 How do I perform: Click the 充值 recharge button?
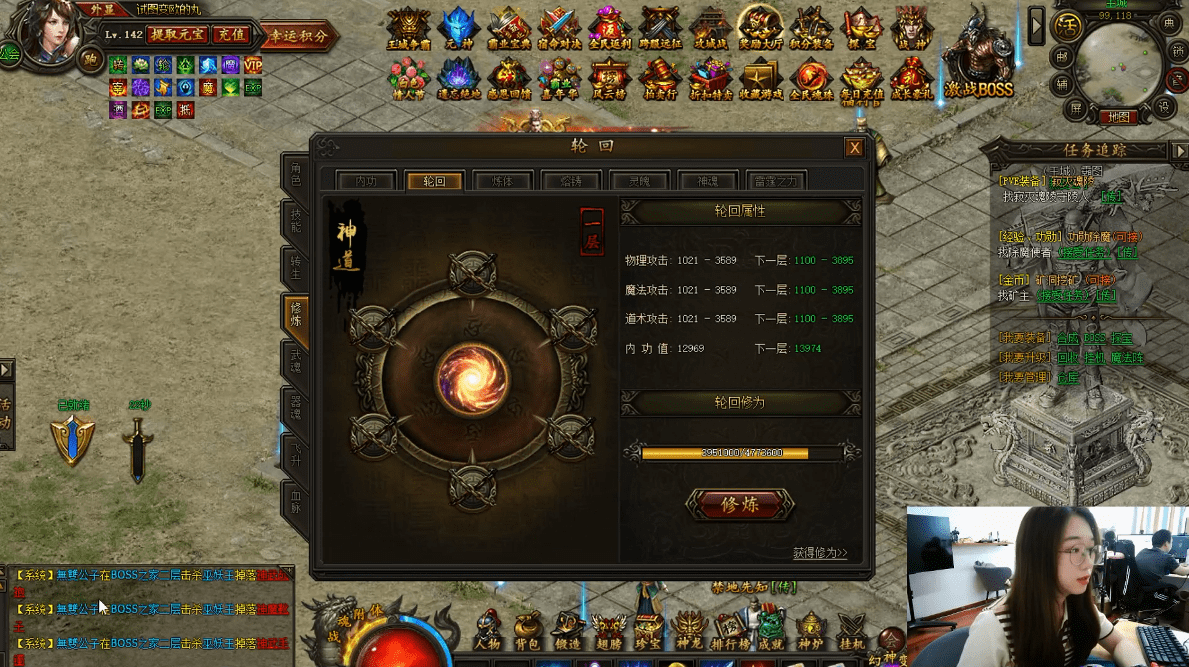[x=231, y=34]
